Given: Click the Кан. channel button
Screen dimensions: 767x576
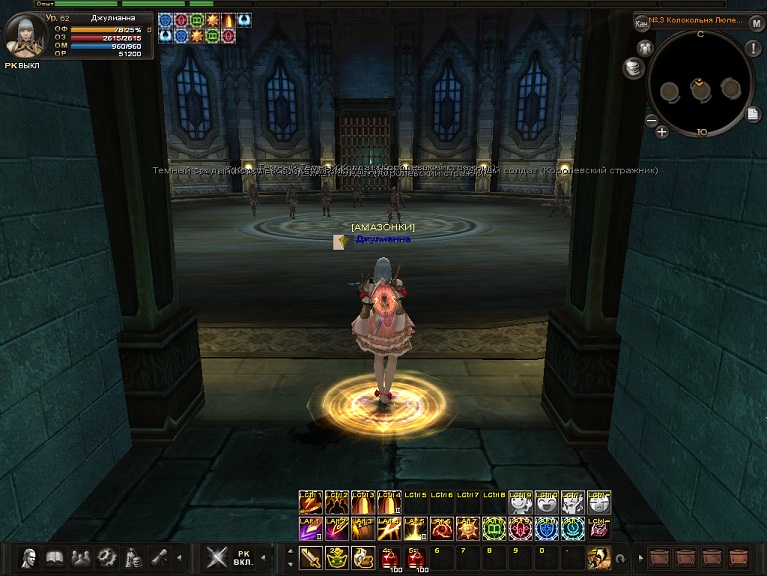Looking at the screenshot, I should pos(642,22).
